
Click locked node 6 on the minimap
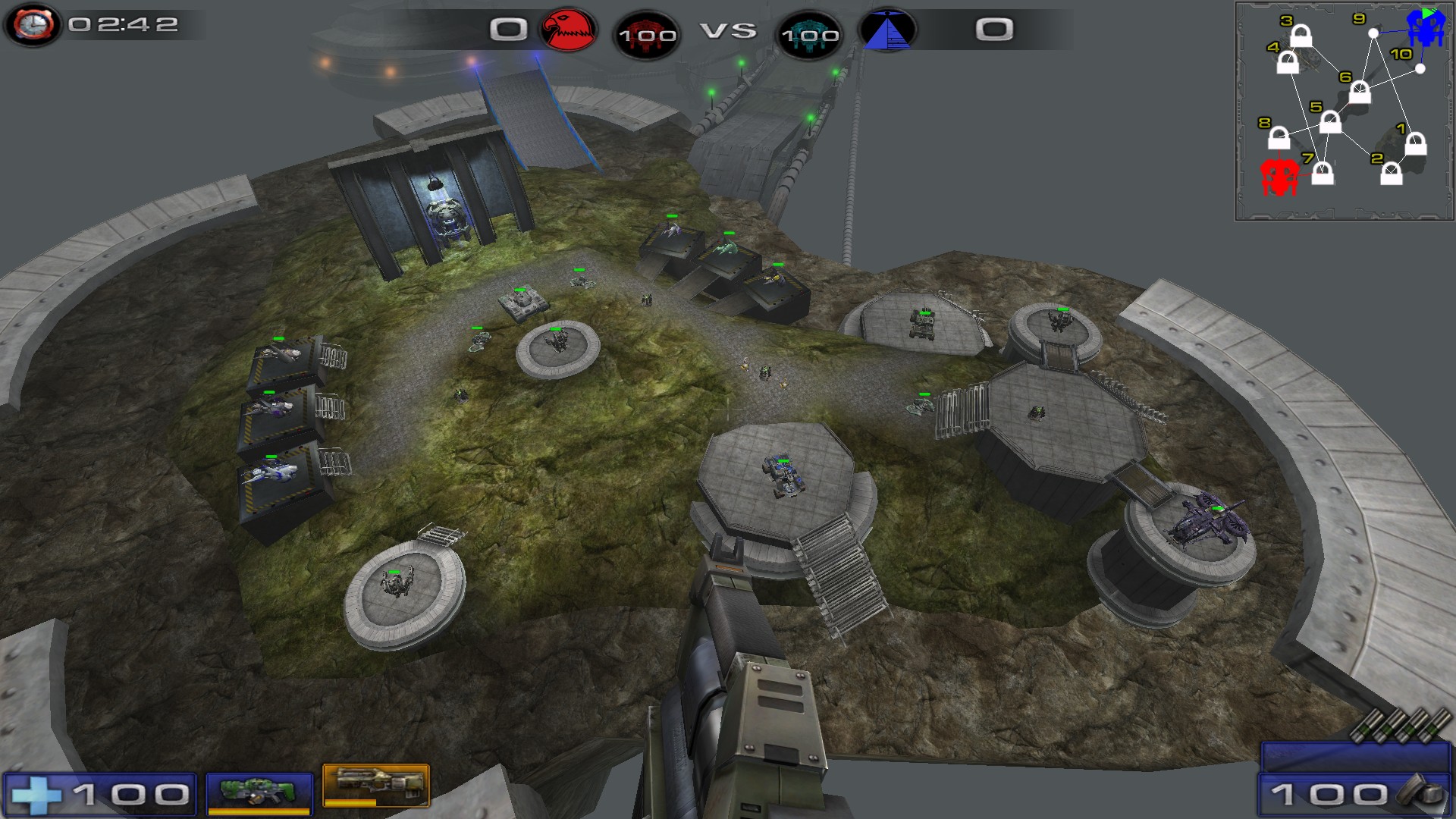[x=1360, y=93]
